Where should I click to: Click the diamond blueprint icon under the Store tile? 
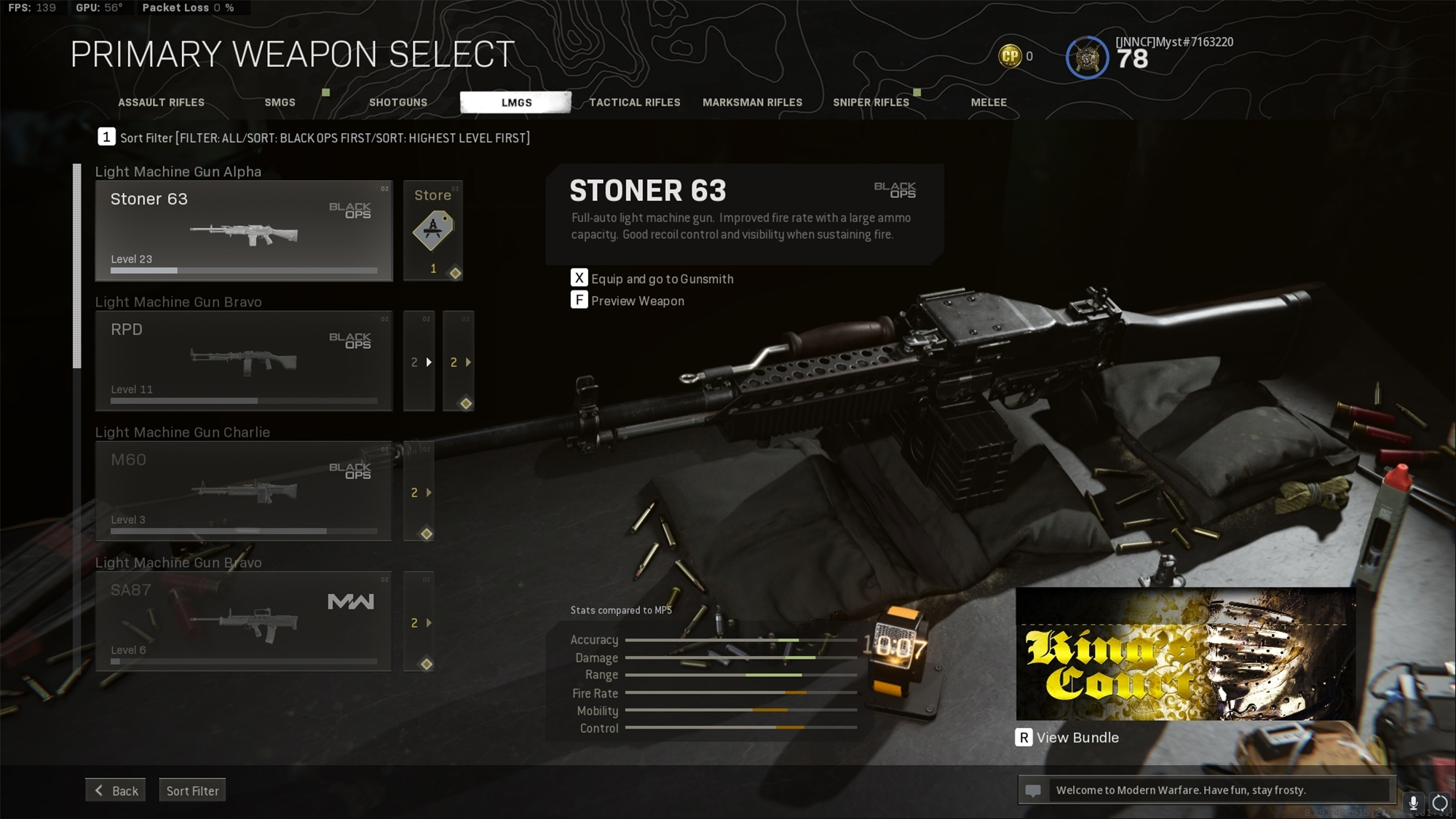pos(456,273)
